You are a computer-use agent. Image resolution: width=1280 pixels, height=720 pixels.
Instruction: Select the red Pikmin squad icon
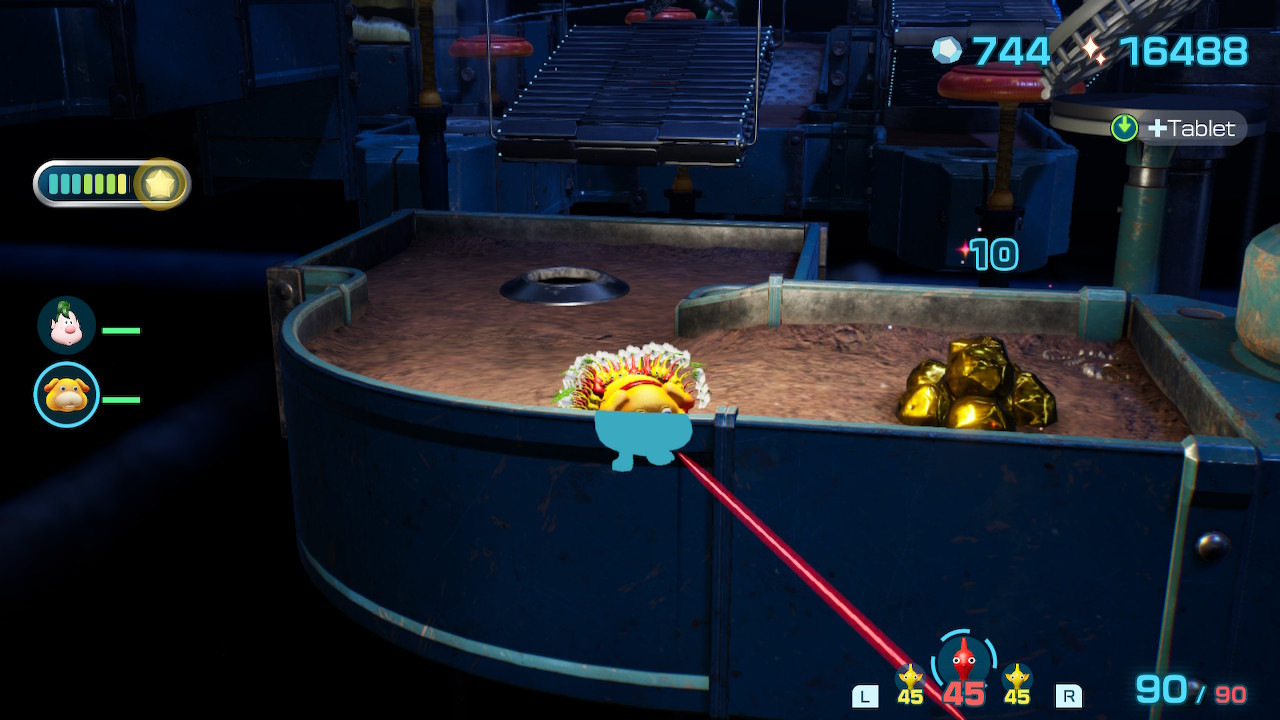pyautogui.click(x=963, y=660)
